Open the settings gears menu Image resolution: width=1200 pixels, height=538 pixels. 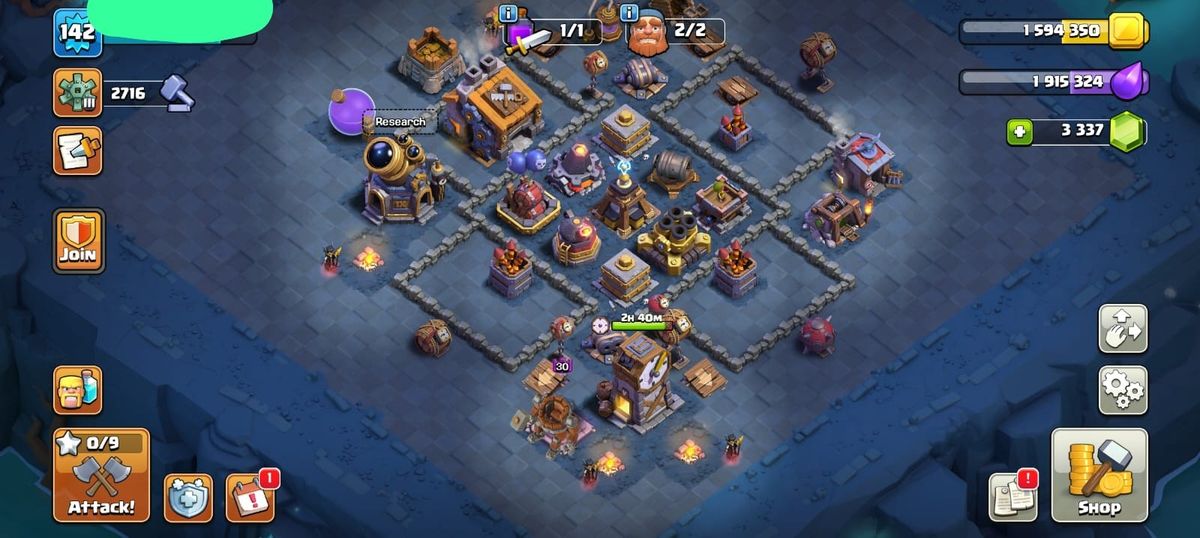(x=1123, y=390)
